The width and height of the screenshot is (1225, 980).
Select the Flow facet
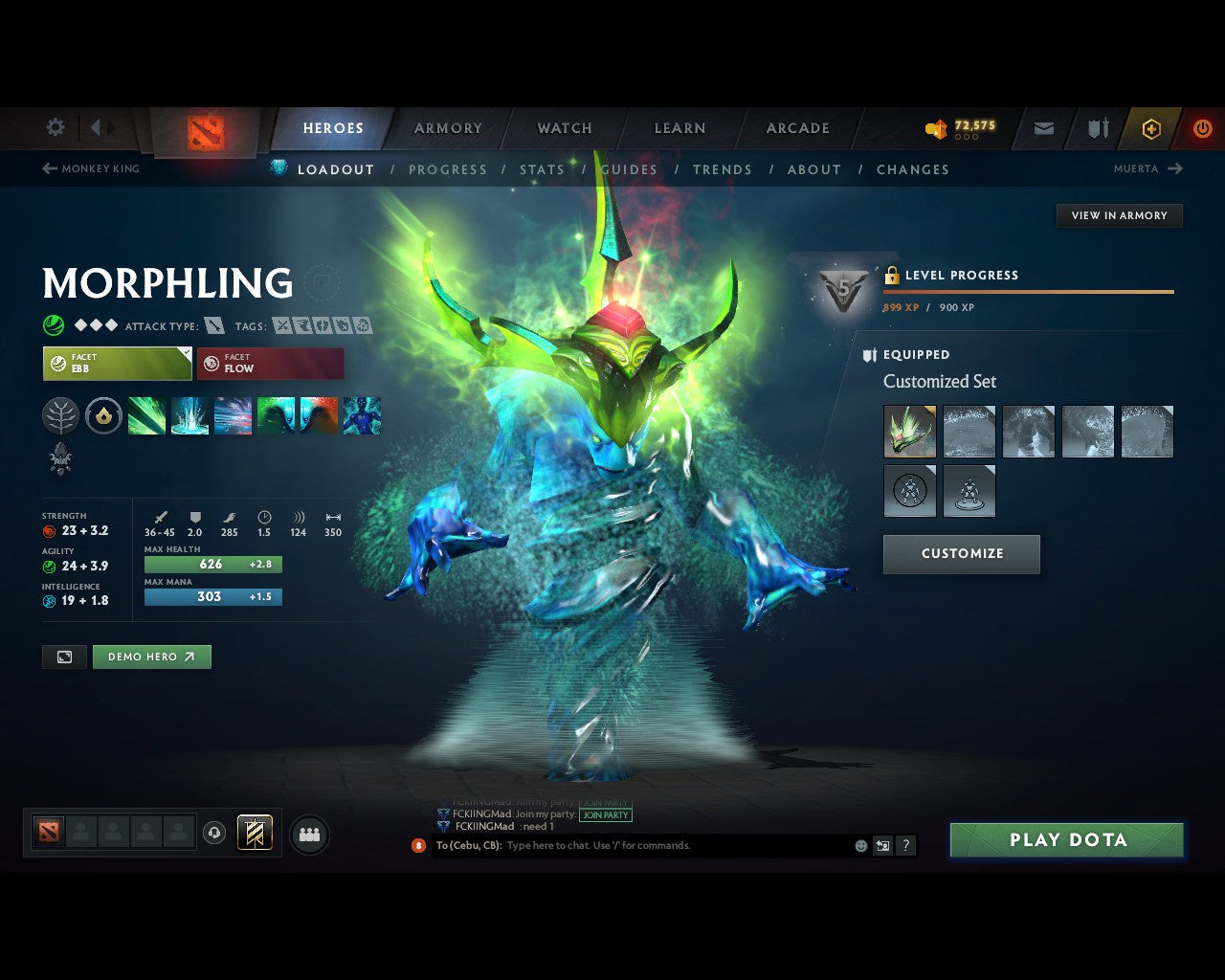click(270, 364)
